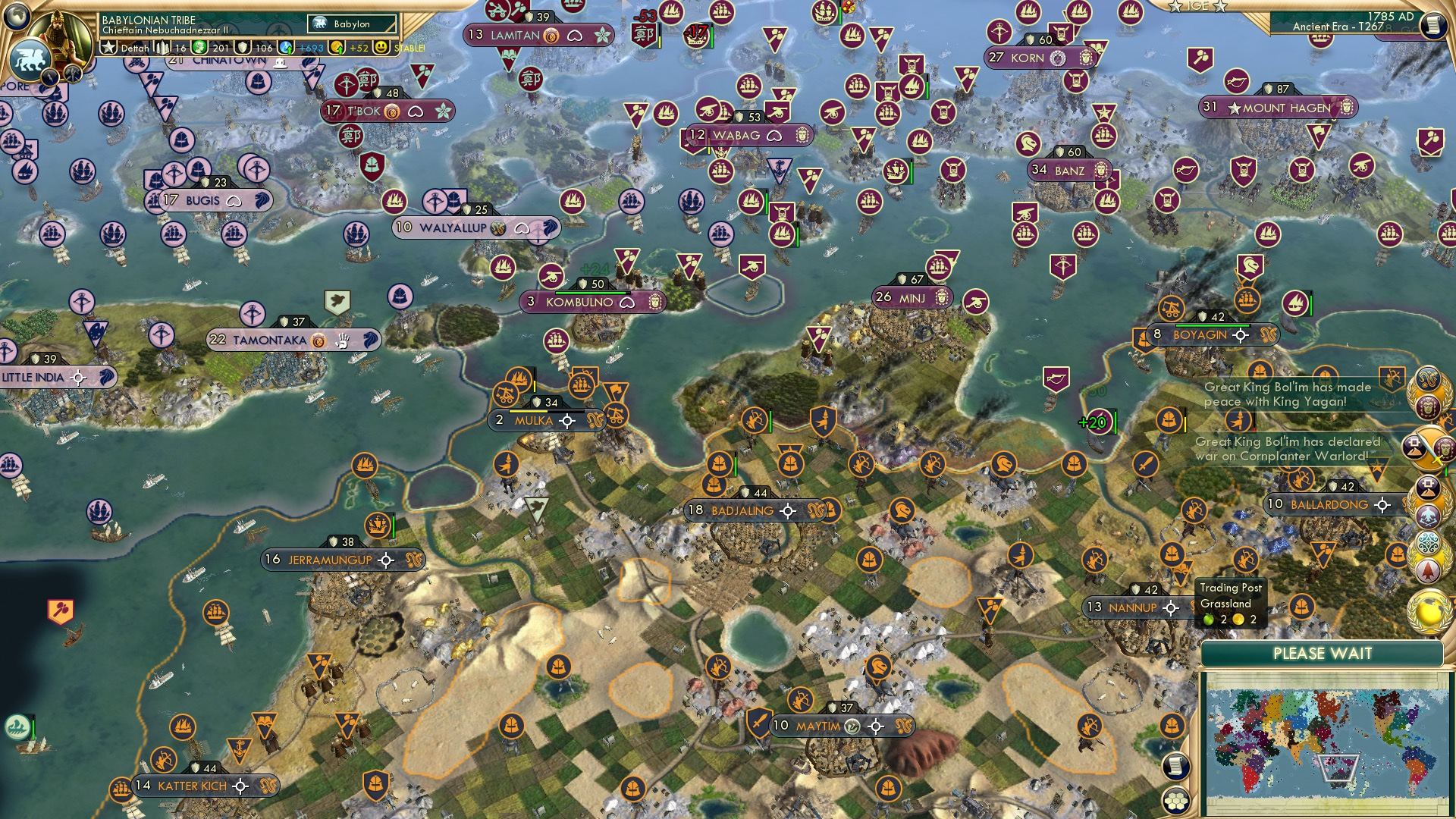The height and width of the screenshot is (819, 1456).
Task: Click the science output beaker icon
Action: pyautogui.click(x=287, y=47)
